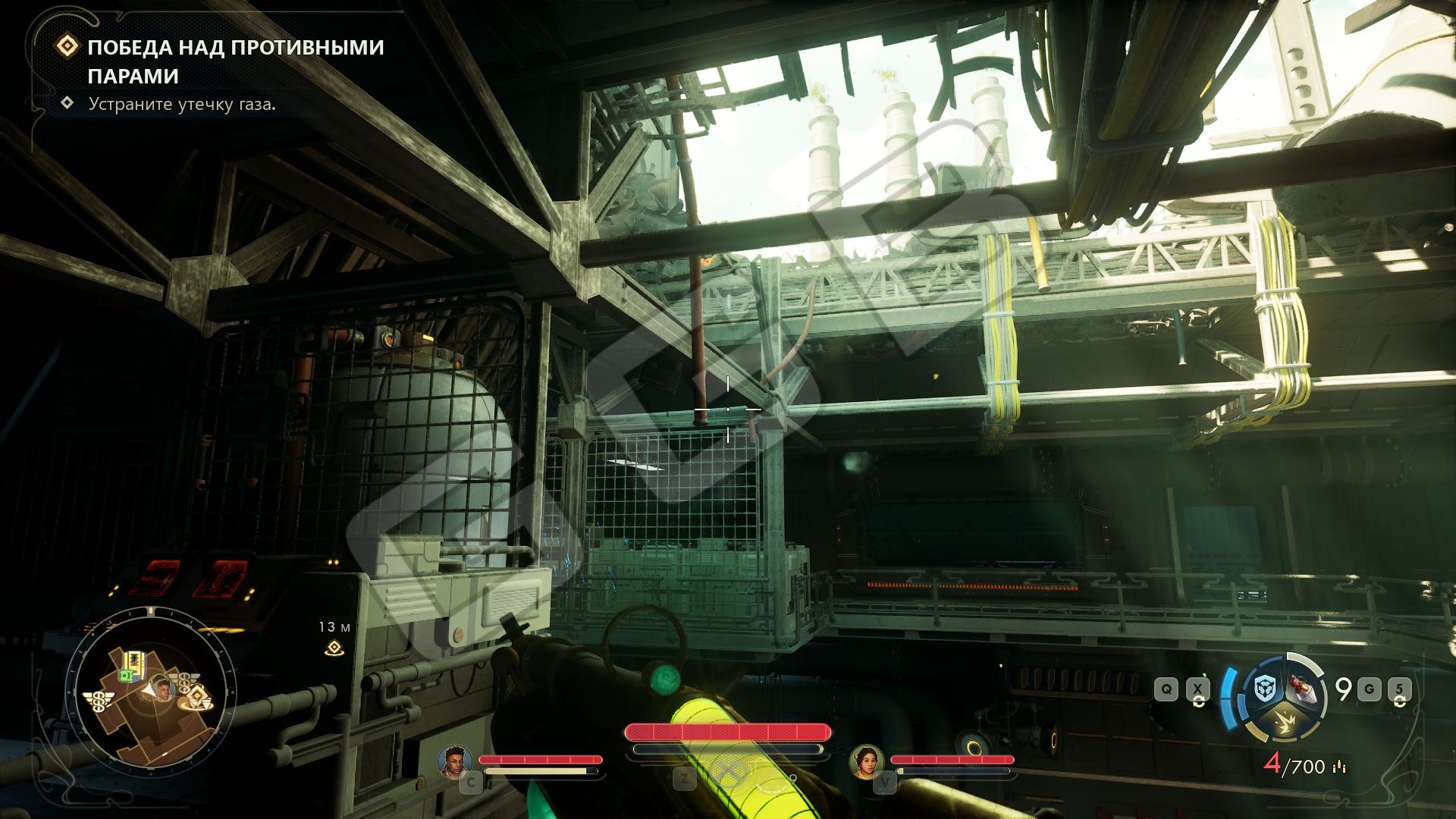Click the quest waypoint icon under 13 м
This screenshot has width=1456, height=819.
click(x=334, y=648)
